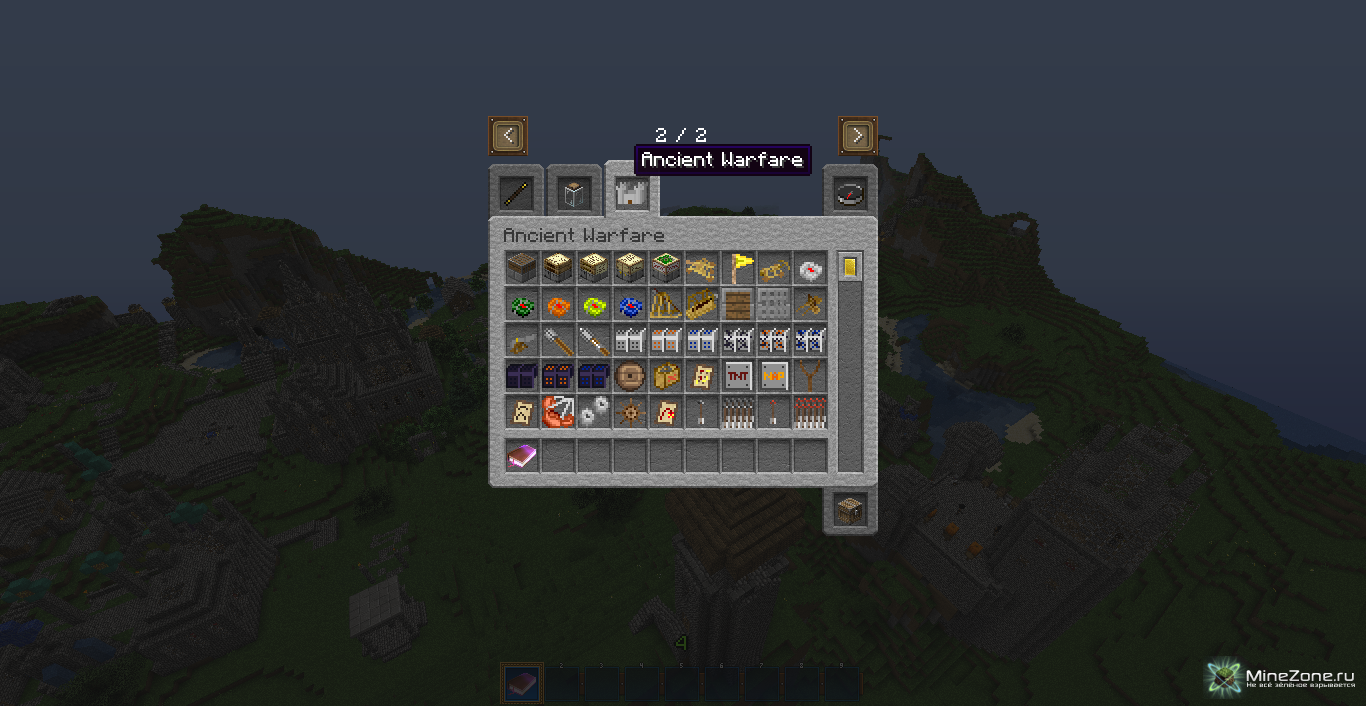
Task: Take the round wooden shield item
Action: [x=629, y=376]
